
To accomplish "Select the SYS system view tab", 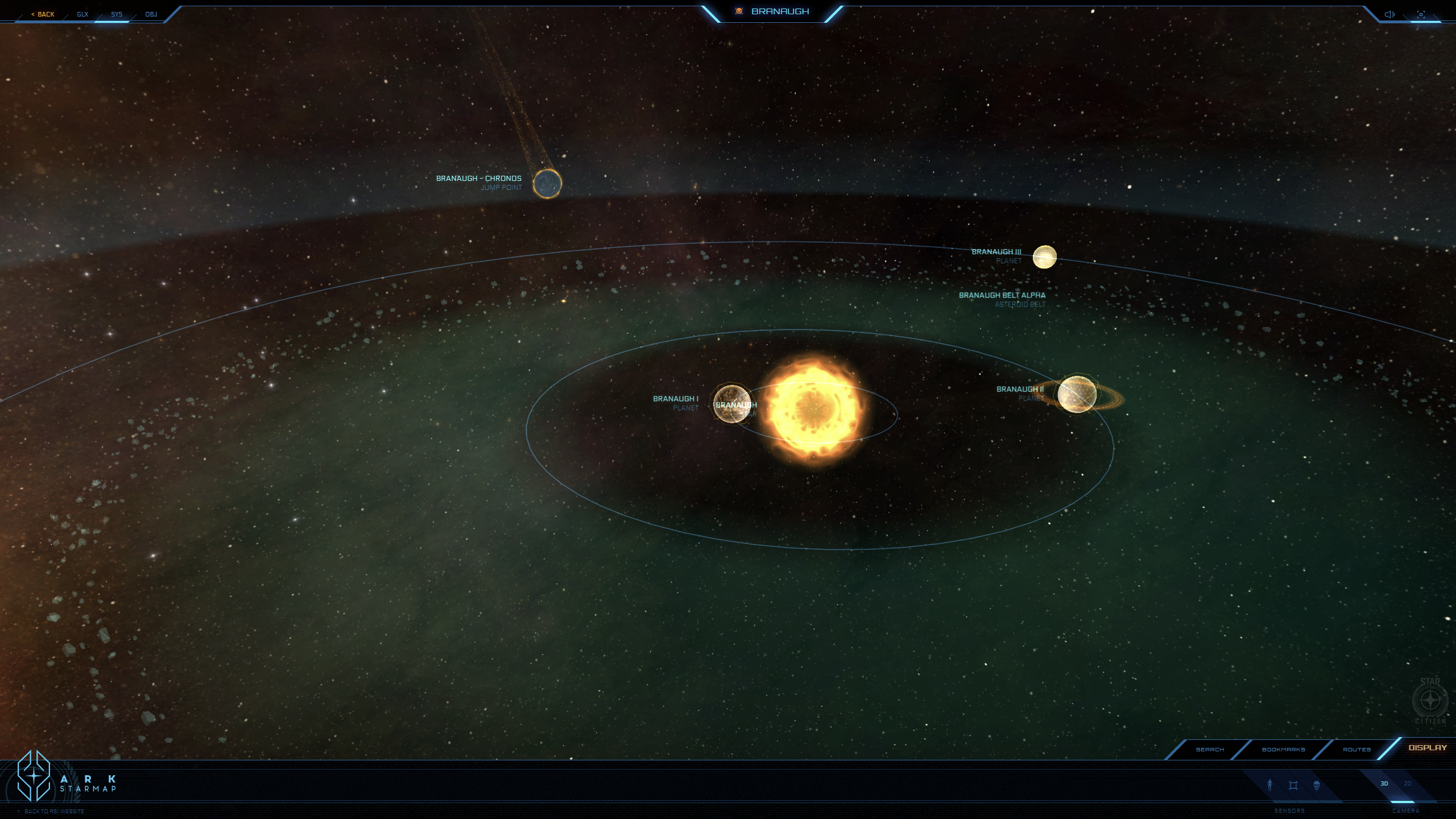I will coord(117,14).
